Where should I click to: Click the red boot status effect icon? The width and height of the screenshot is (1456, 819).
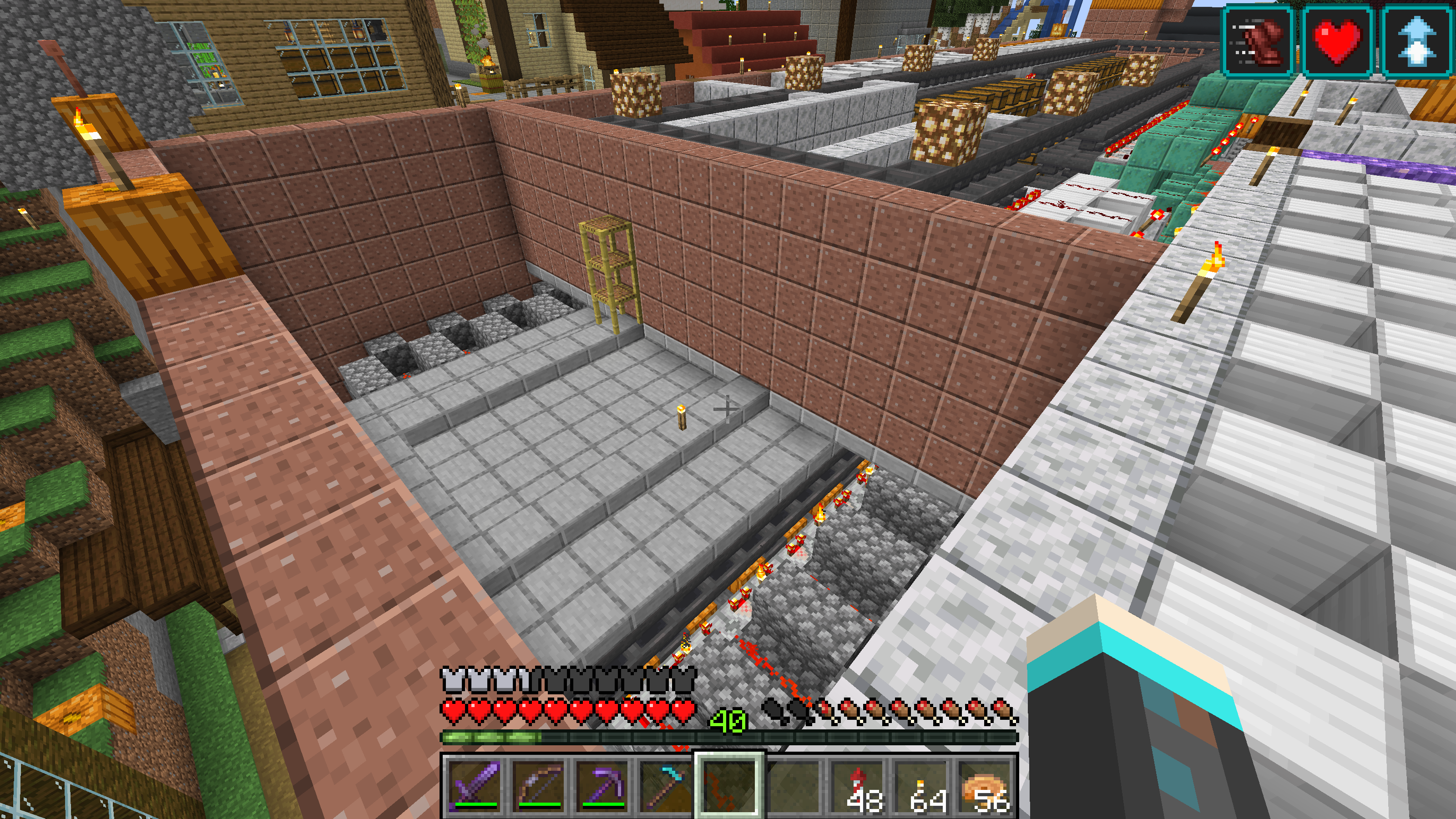[x=1258, y=40]
